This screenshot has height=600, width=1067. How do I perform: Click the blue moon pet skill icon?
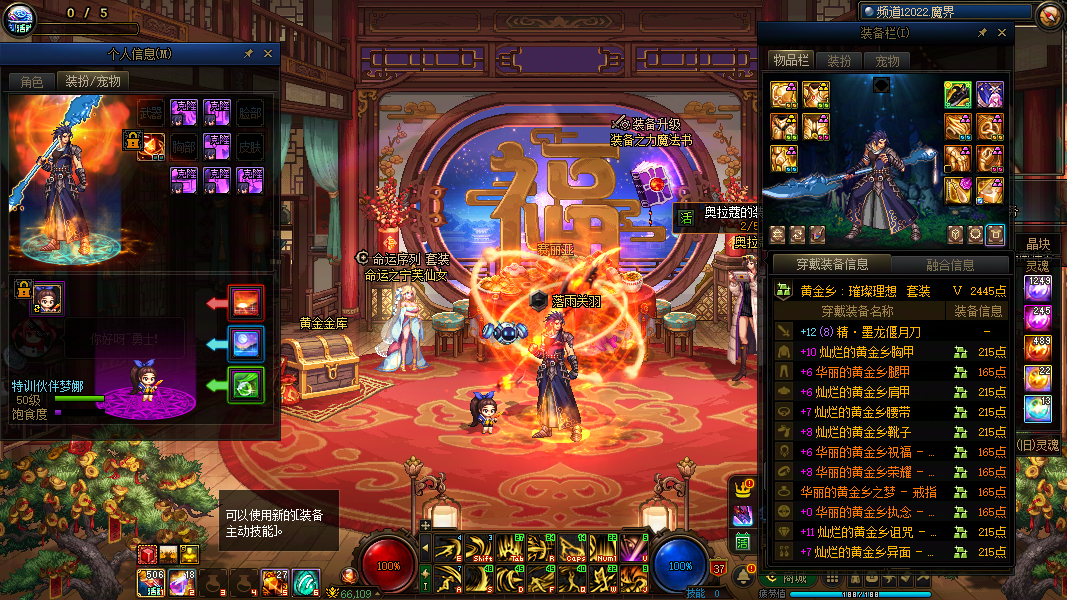pyautogui.click(x=245, y=344)
